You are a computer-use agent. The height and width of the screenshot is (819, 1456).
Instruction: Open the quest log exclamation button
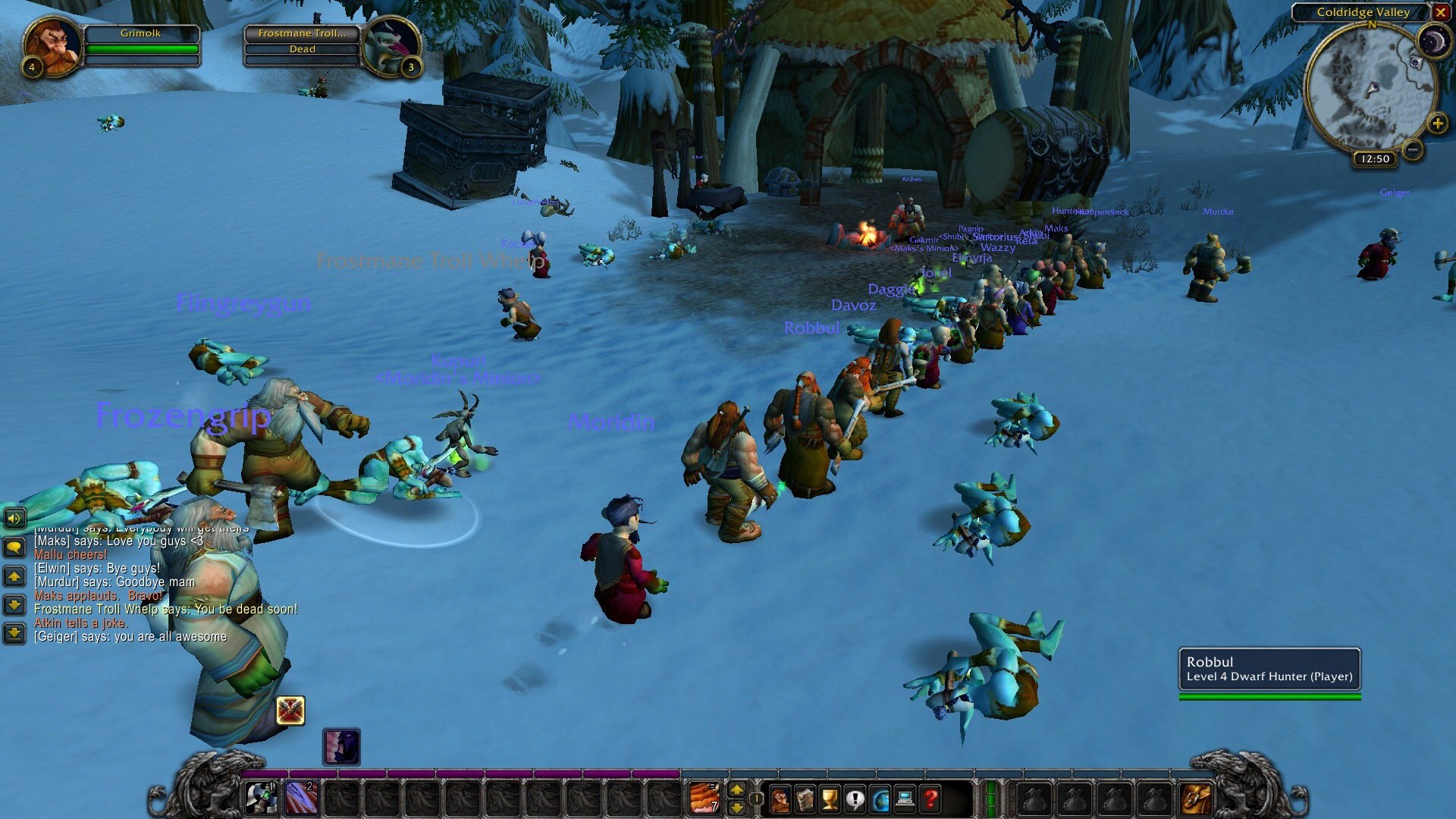click(x=855, y=799)
